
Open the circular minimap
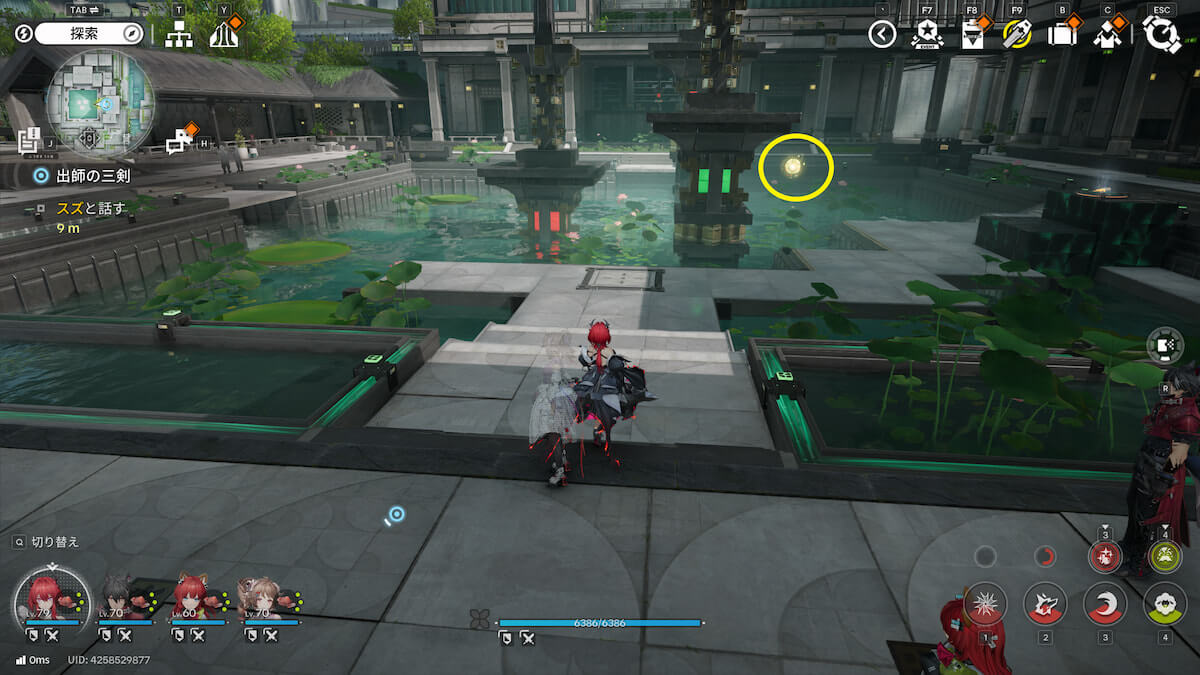pos(100,101)
